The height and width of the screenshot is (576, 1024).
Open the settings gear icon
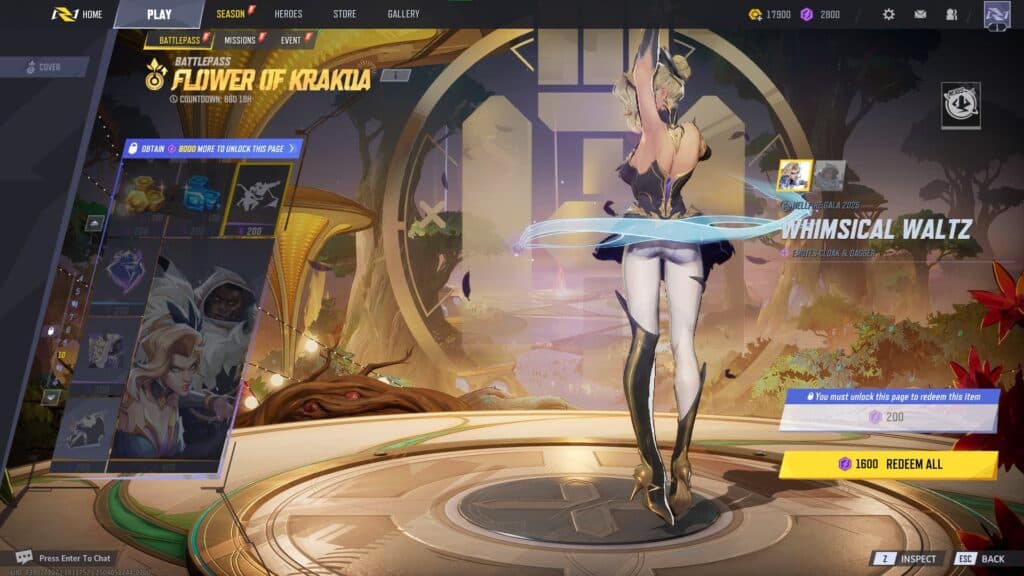[x=888, y=14]
